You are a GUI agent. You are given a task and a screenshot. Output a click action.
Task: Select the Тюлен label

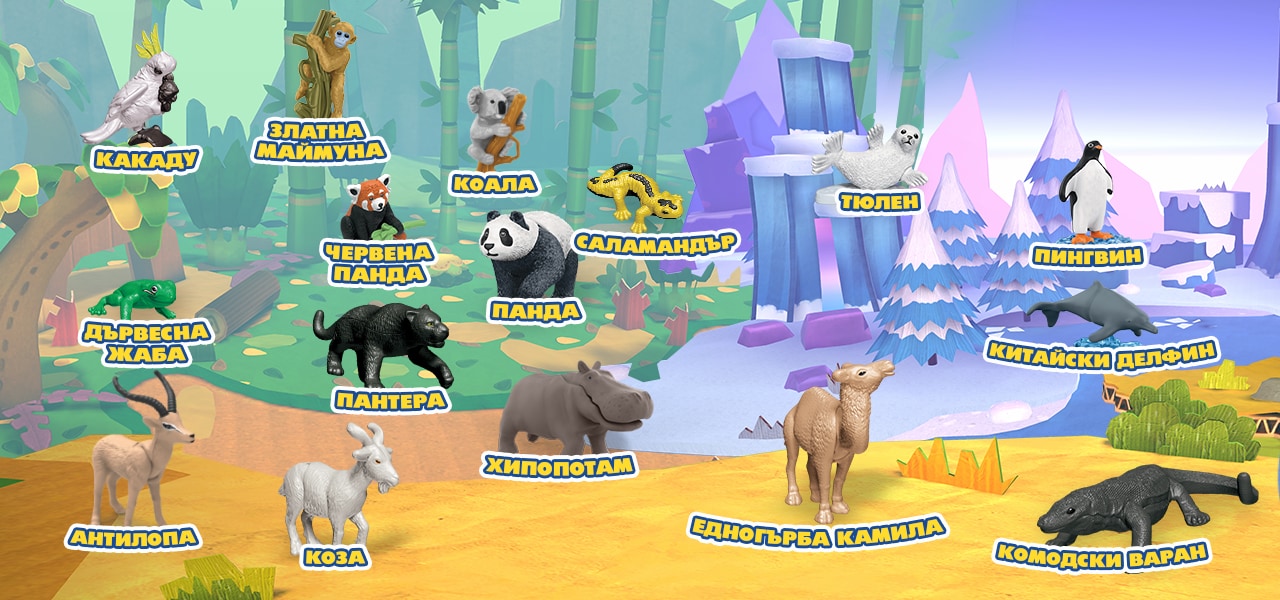(x=879, y=202)
